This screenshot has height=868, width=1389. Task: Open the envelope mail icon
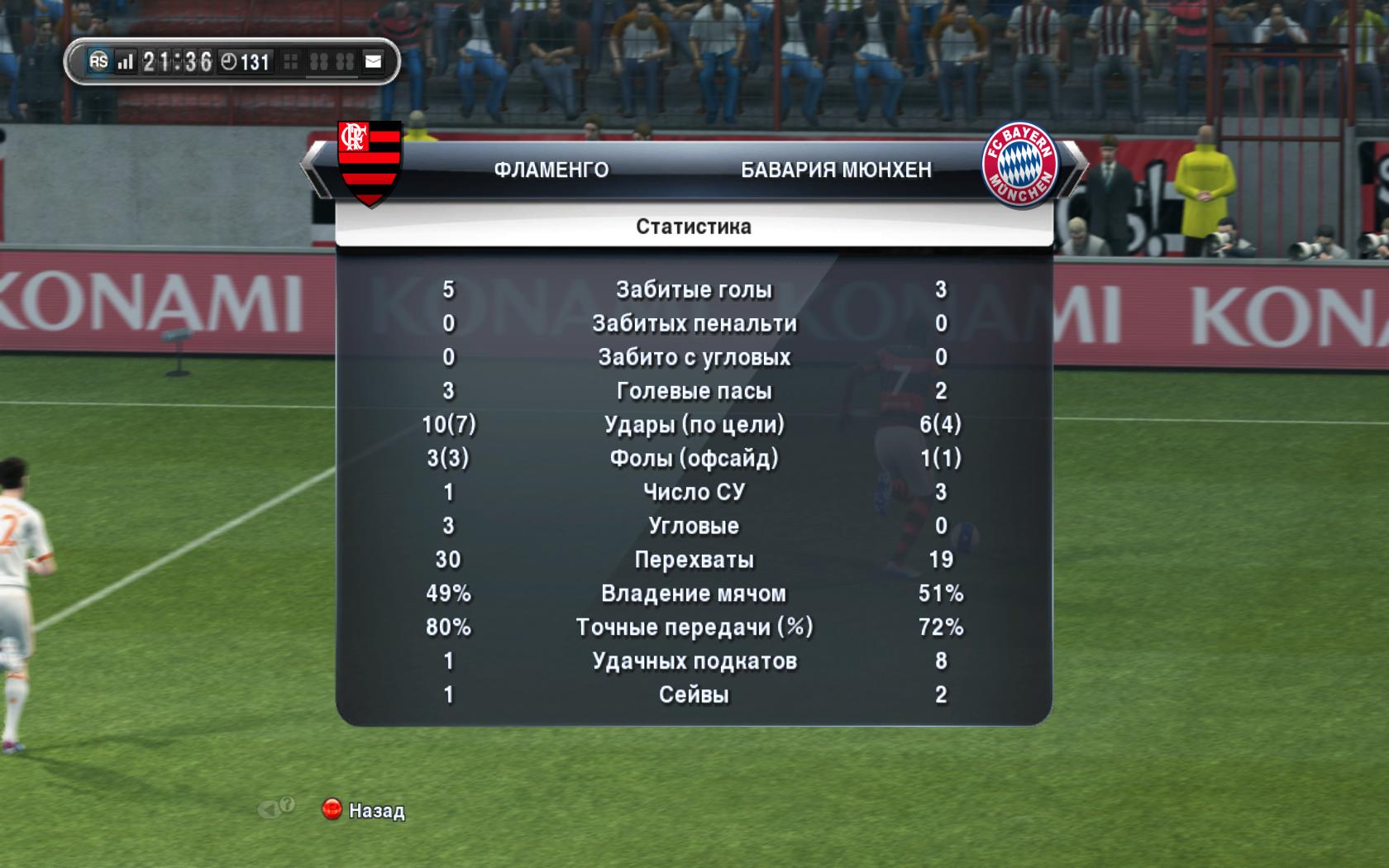click(x=374, y=61)
